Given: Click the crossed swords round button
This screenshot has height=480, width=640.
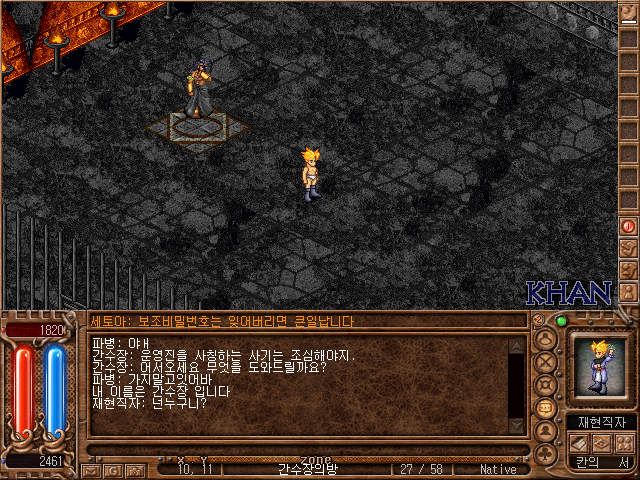Looking at the screenshot, I should pos(547,360).
